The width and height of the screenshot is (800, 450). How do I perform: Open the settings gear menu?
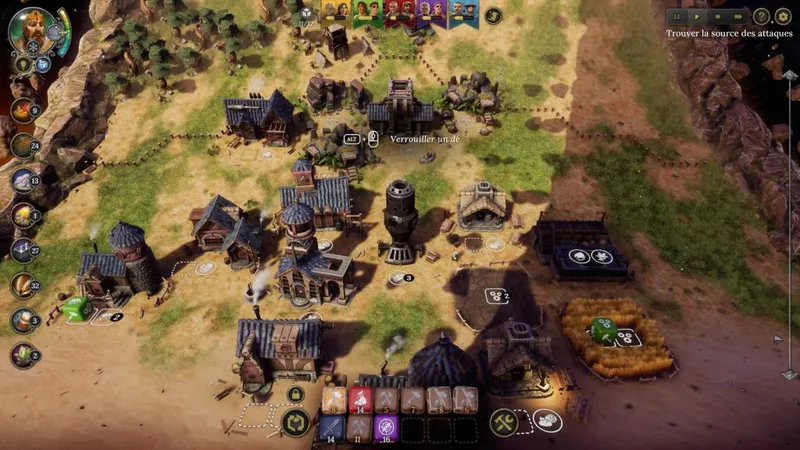click(783, 16)
